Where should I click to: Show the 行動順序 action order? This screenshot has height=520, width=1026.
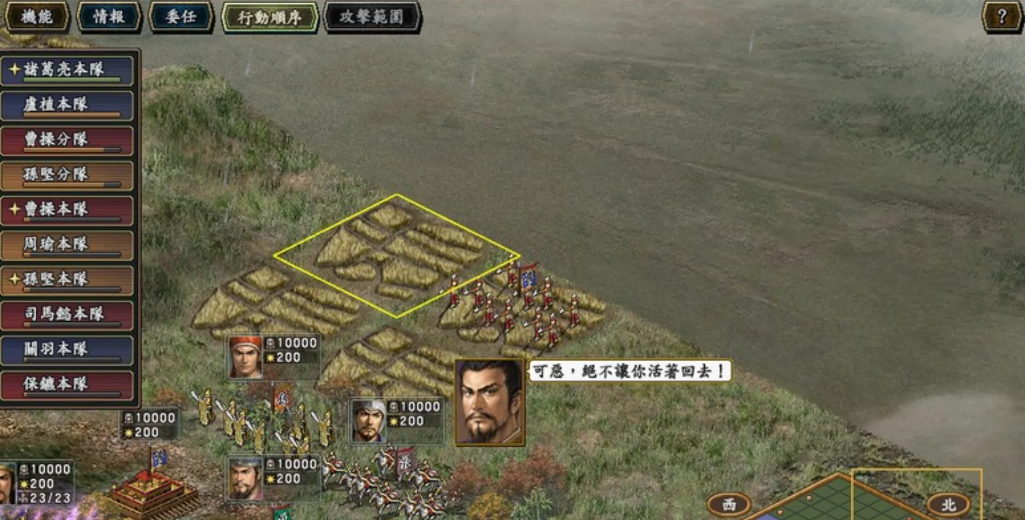point(269,17)
